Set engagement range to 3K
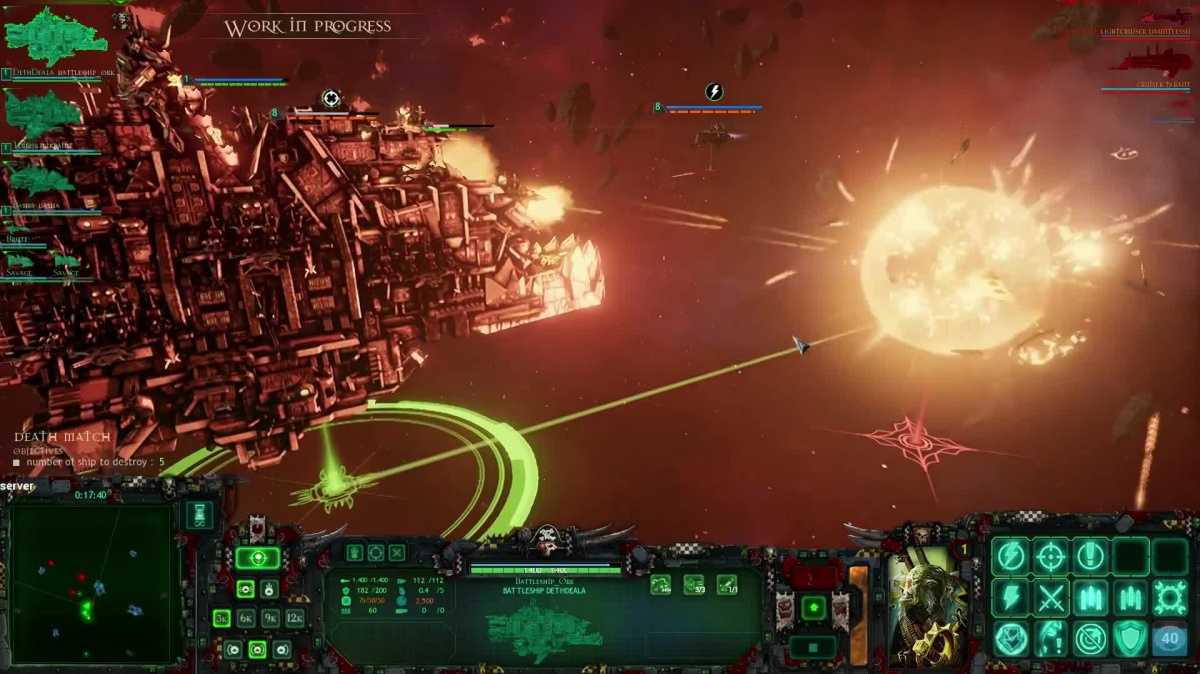The width and height of the screenshot is (1200, 674). (221, 618)
